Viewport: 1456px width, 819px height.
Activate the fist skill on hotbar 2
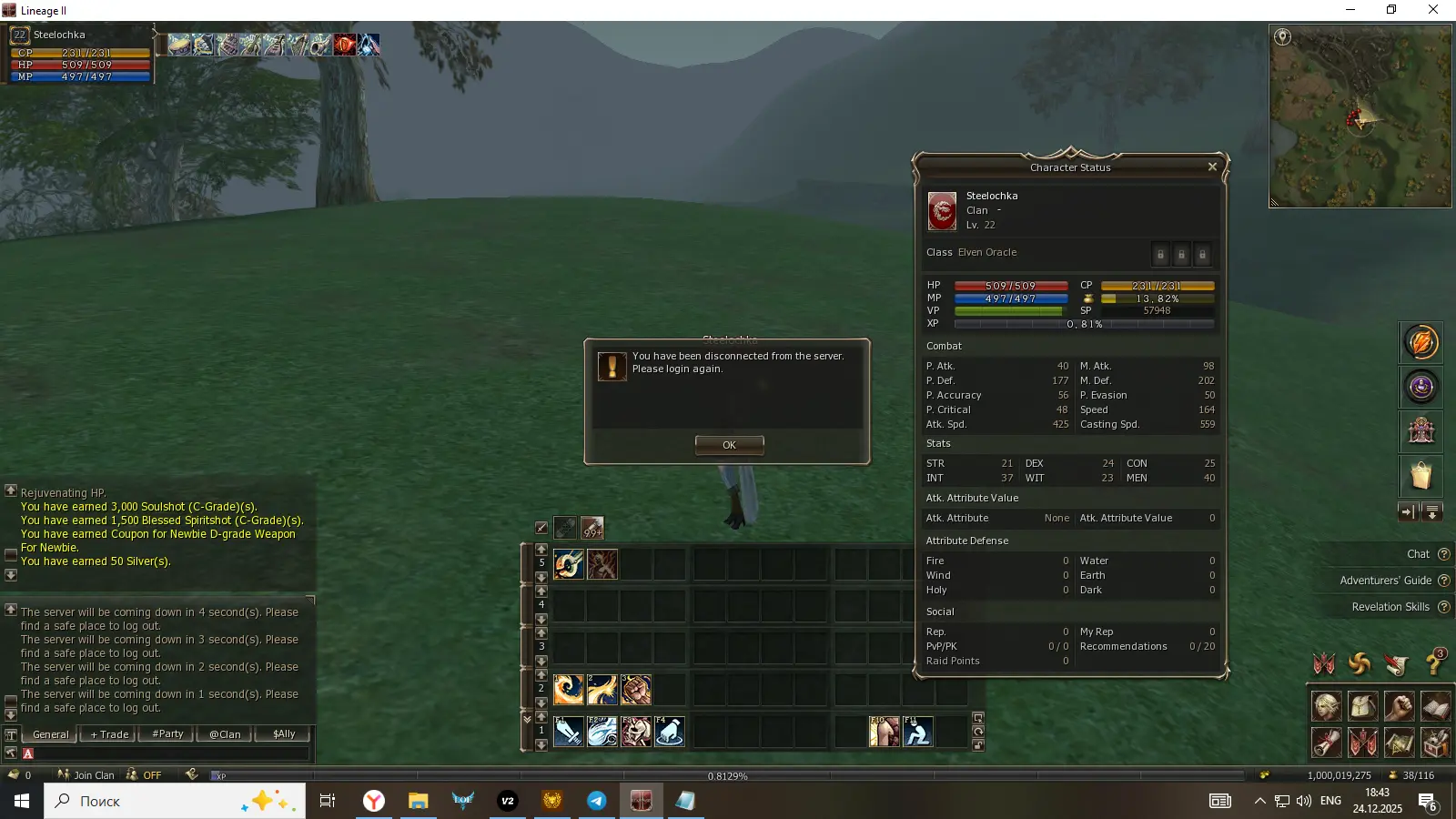[x=636, y=690]
